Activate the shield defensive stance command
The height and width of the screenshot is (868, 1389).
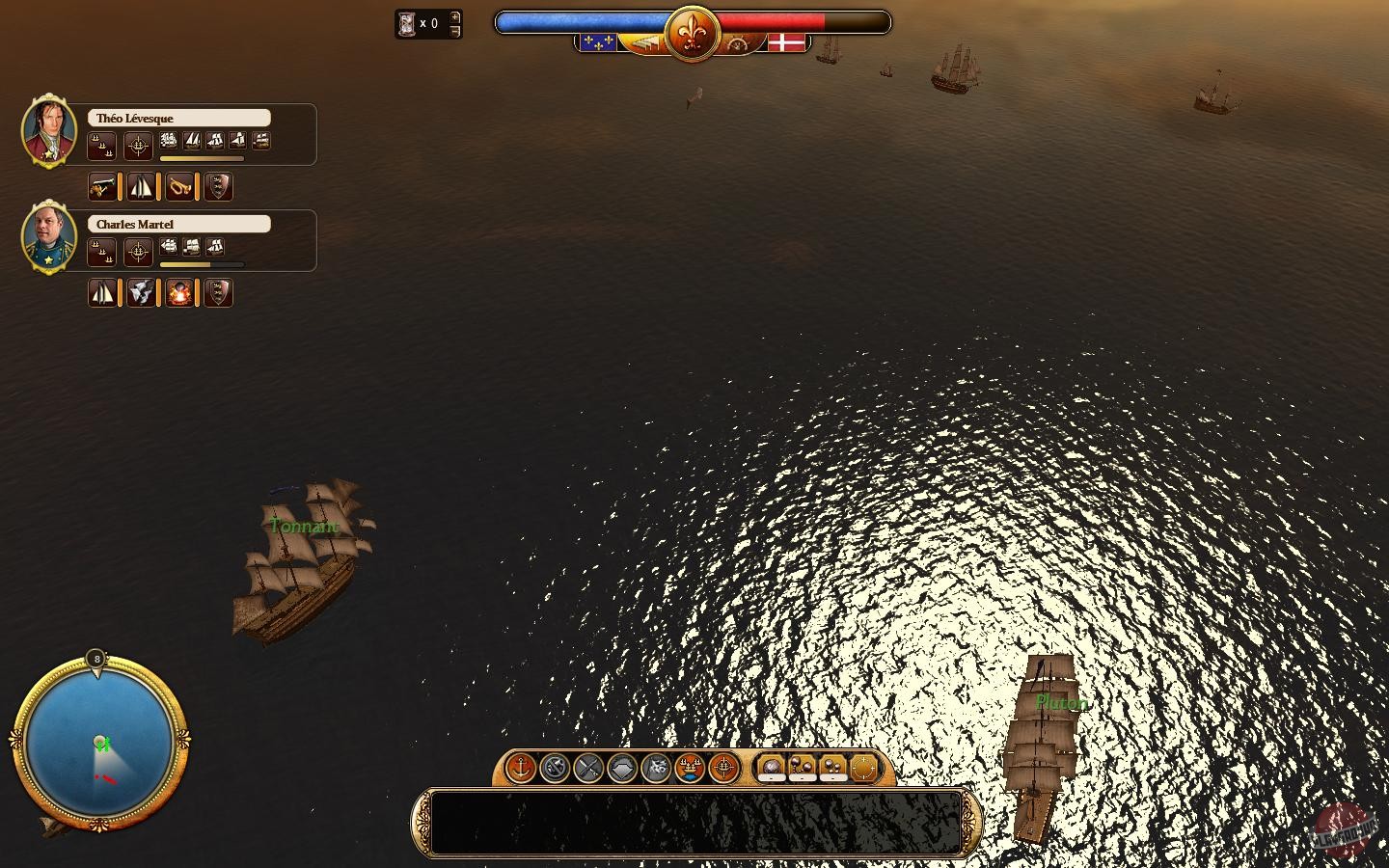tap(621, 769)
